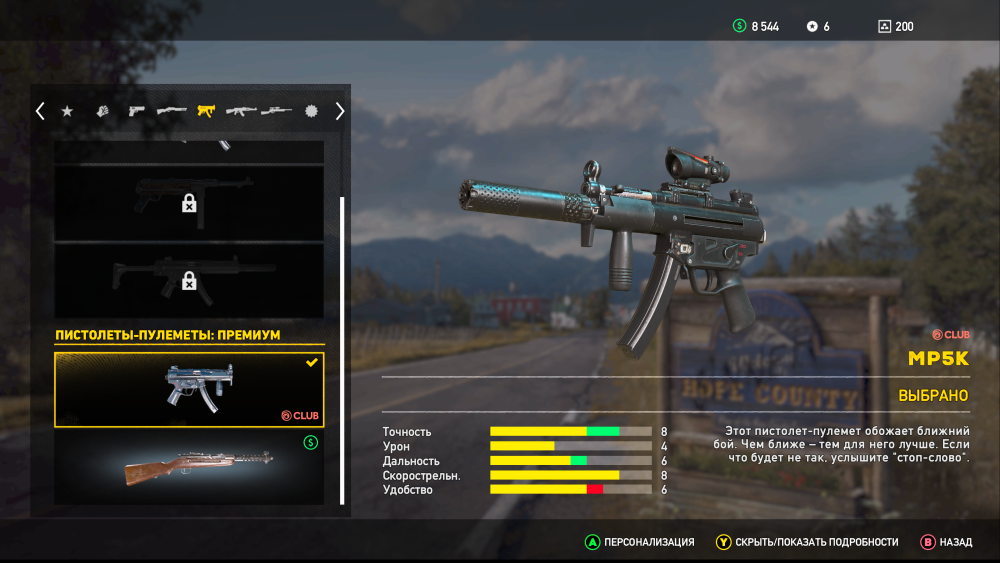Pick the locked MP5SD weapon slot
Screen dimensions: 1000x563
(189, 282)
